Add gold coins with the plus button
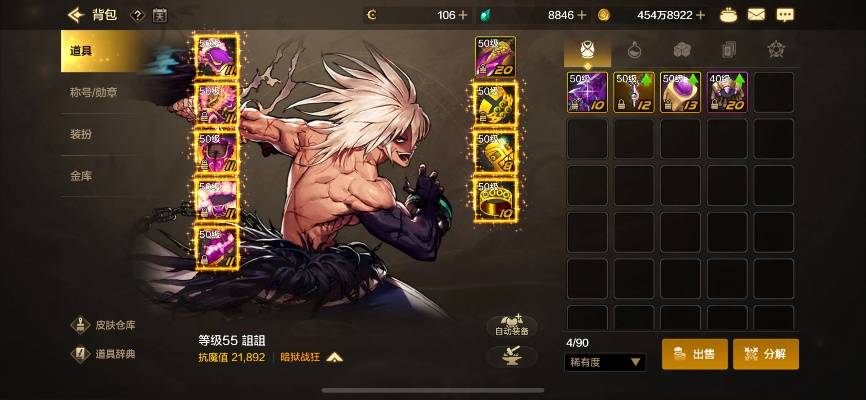This screenshot has width=866, height=400. [699, 15]
